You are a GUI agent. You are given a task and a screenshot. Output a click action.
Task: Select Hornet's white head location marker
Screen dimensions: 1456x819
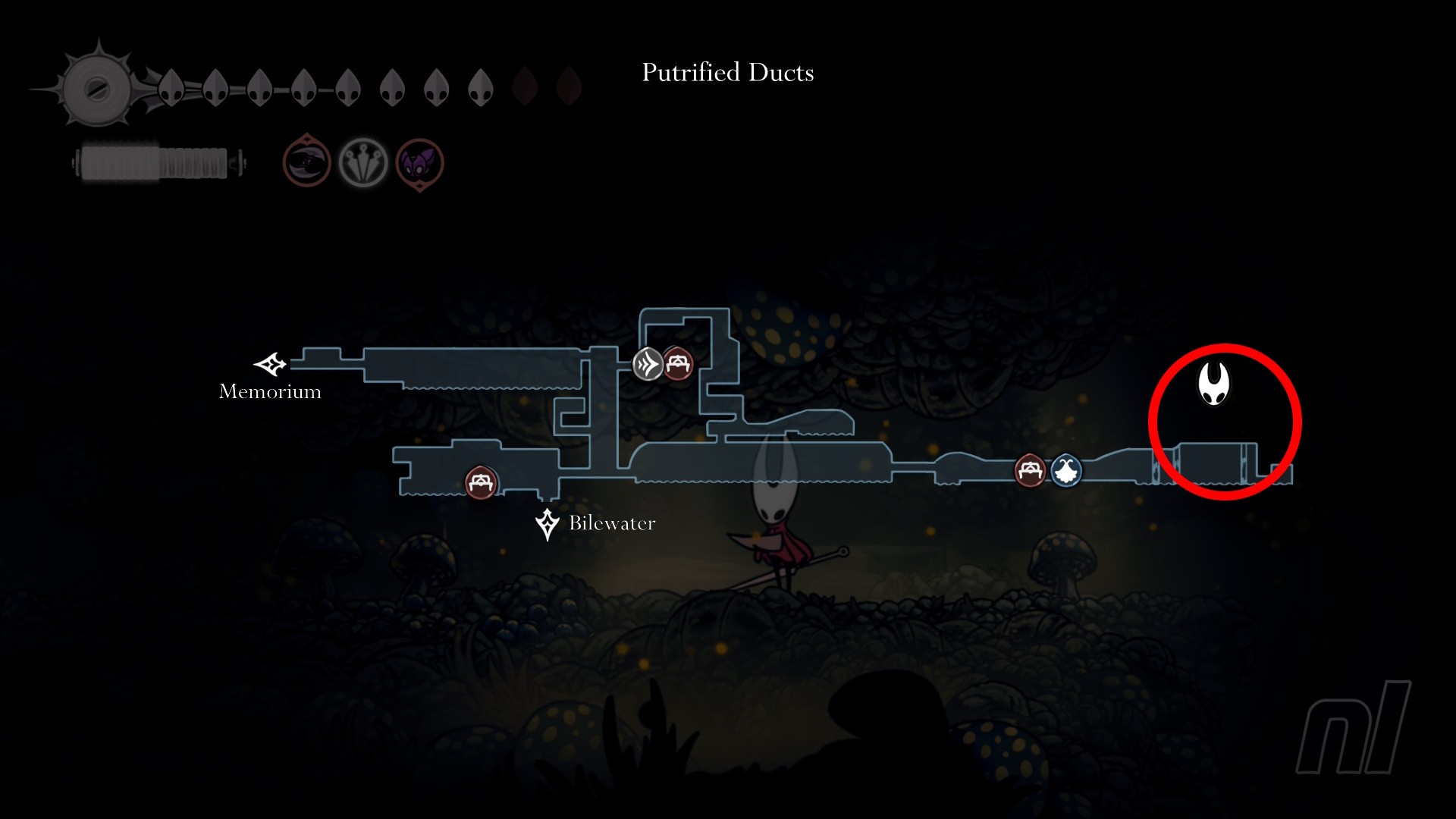pyautogui.click(x=1213, y=383)
